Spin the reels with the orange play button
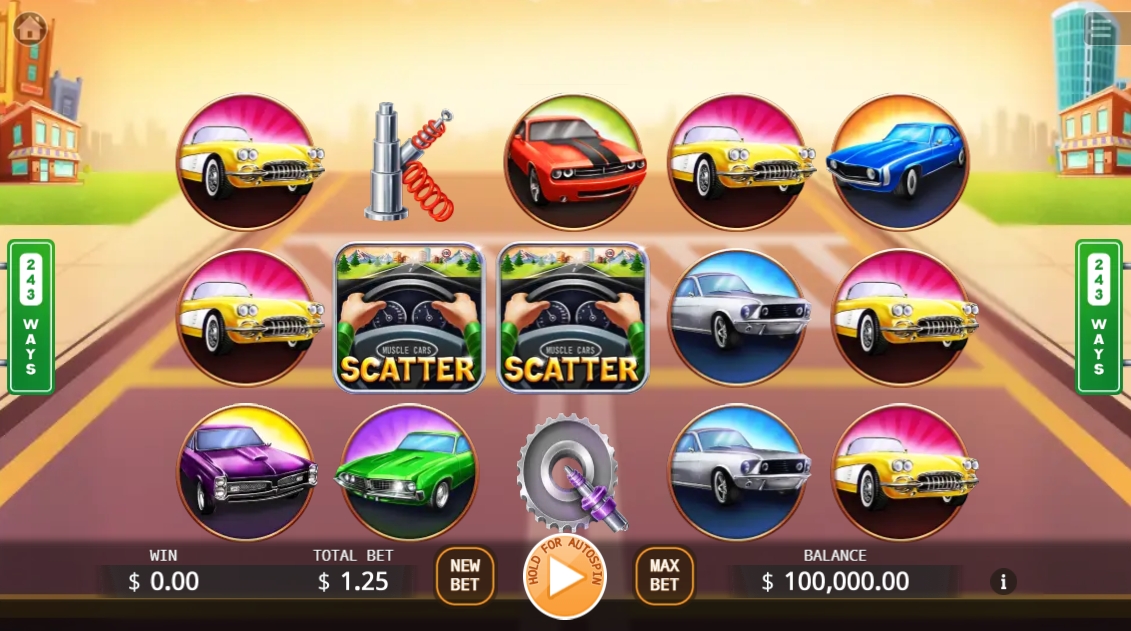 [565, 577]
